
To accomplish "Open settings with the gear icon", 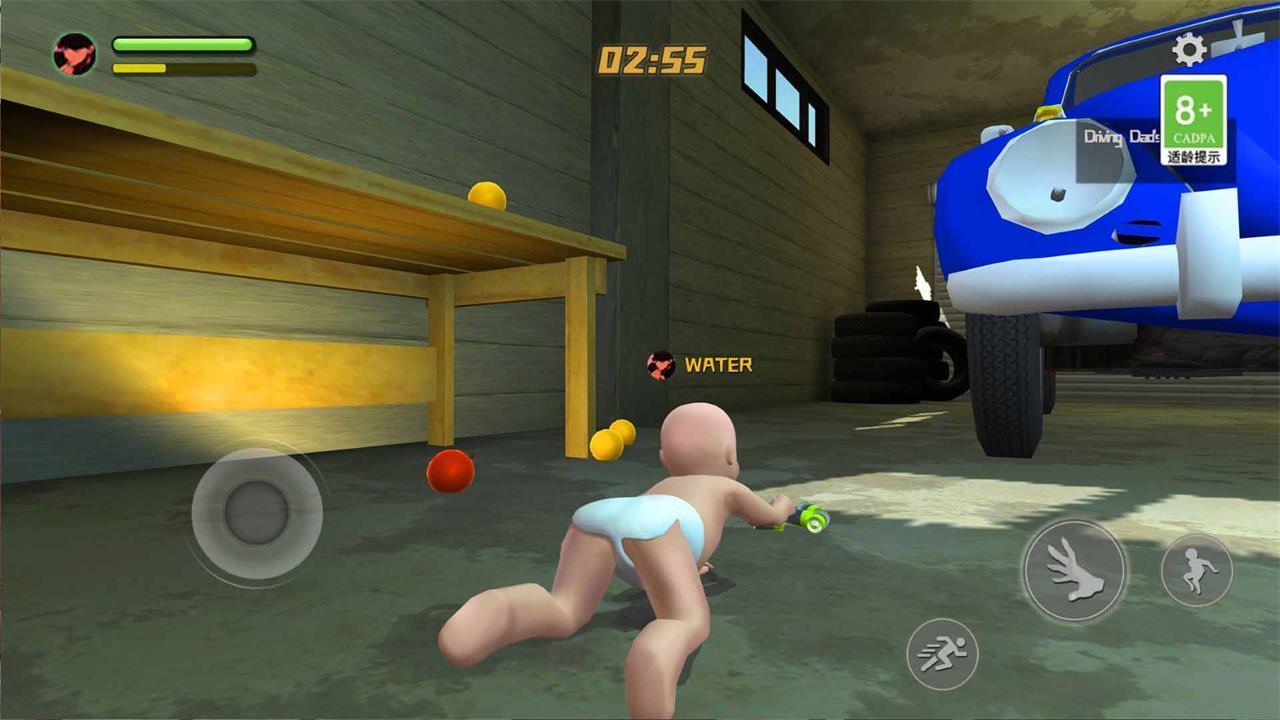I will (1188, 49).
